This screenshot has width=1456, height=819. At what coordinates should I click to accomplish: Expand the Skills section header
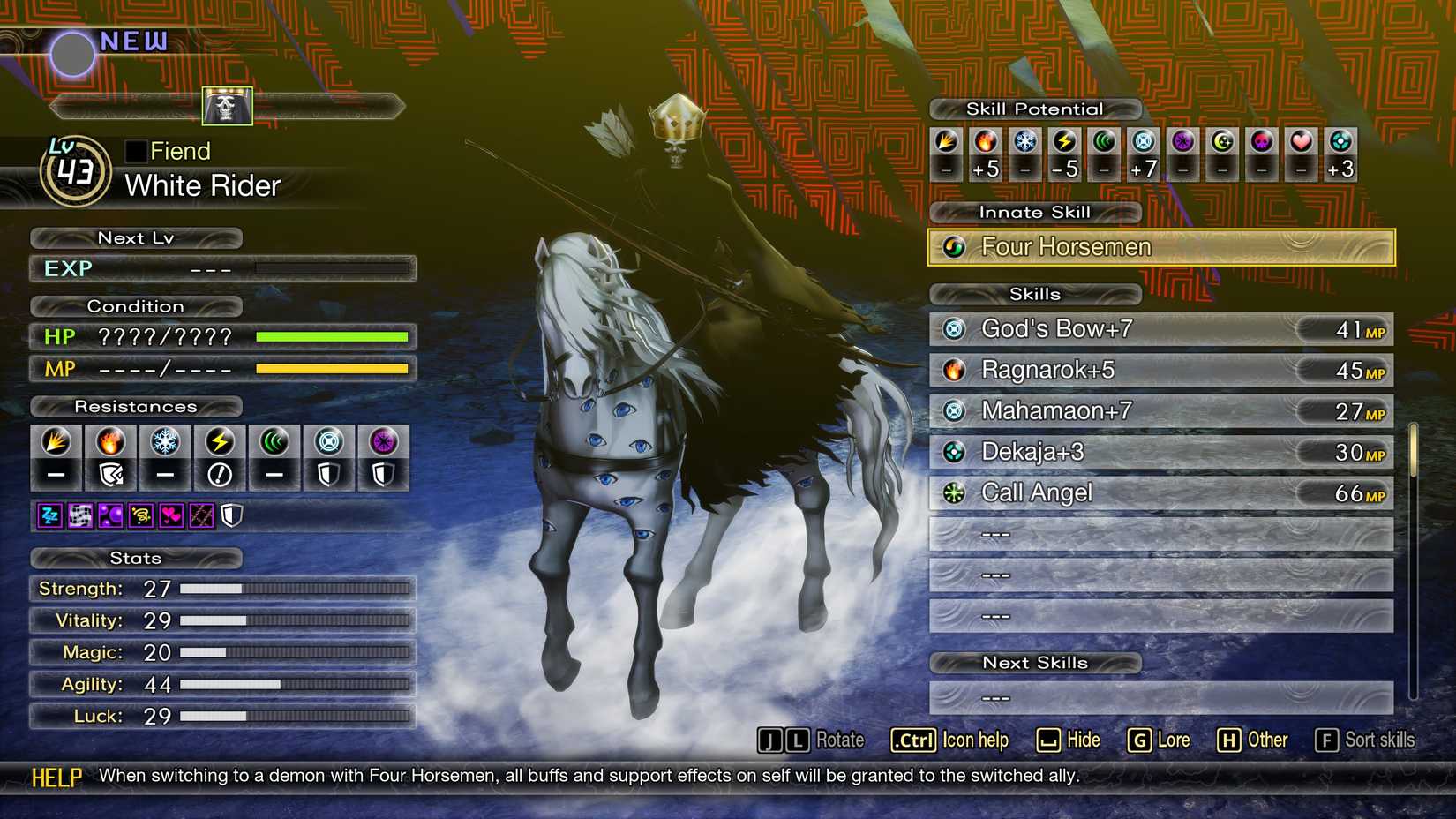1035,294
